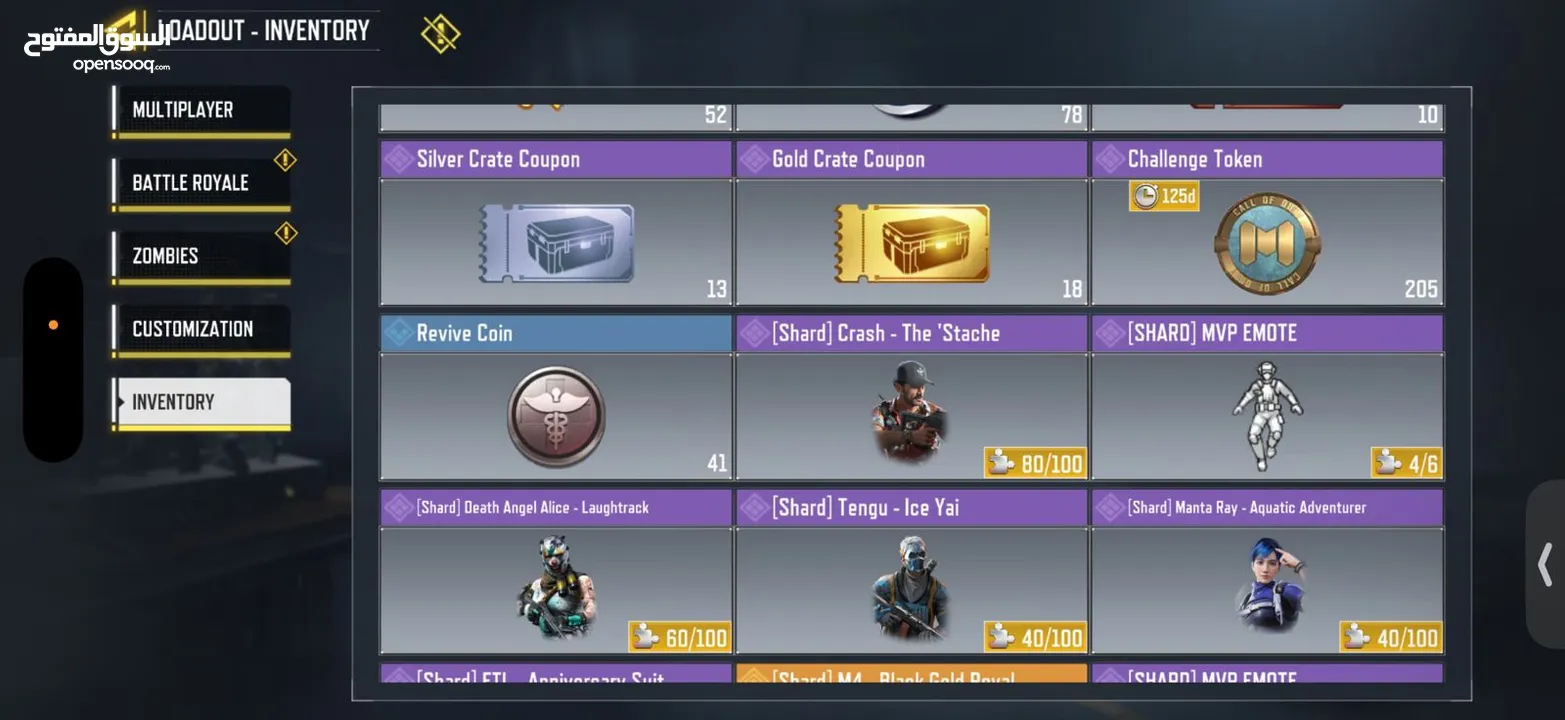Tap the alert badge next to Battle Royale
This screenshot has width=1565, height=720.
pyautogui.click(x=285, y=159)
